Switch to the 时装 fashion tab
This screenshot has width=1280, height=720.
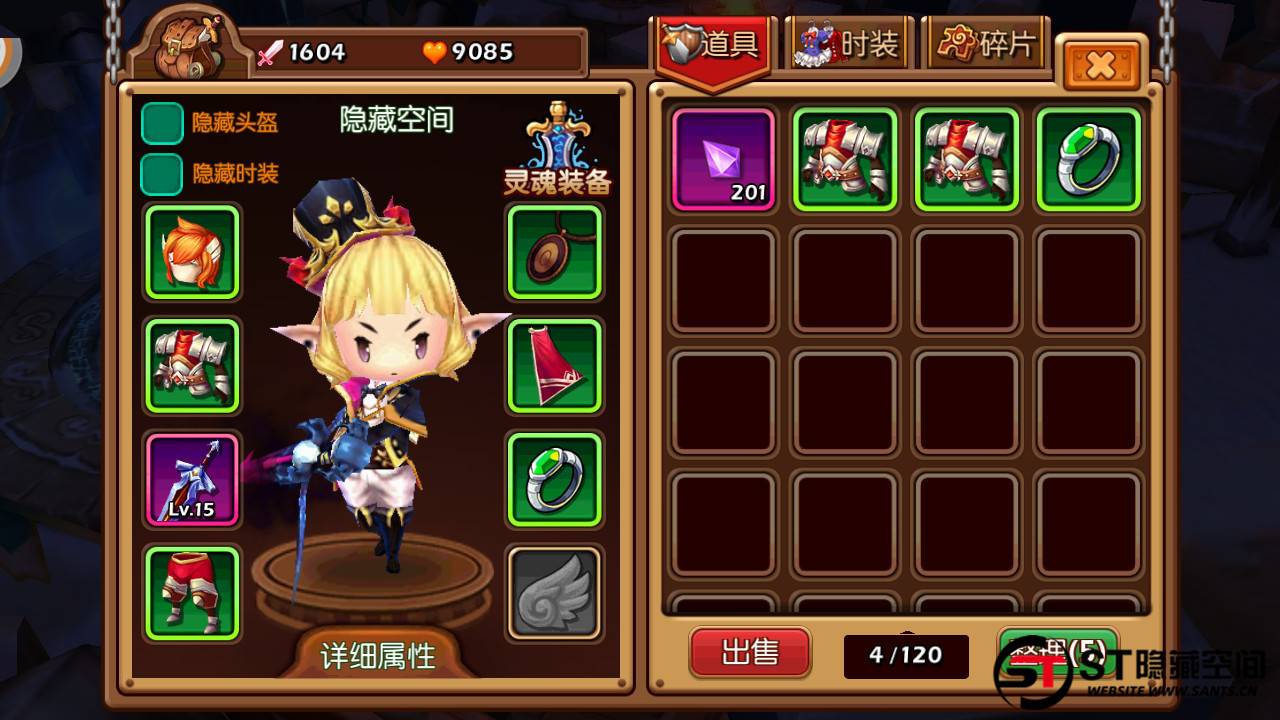(x=848, y=44)
